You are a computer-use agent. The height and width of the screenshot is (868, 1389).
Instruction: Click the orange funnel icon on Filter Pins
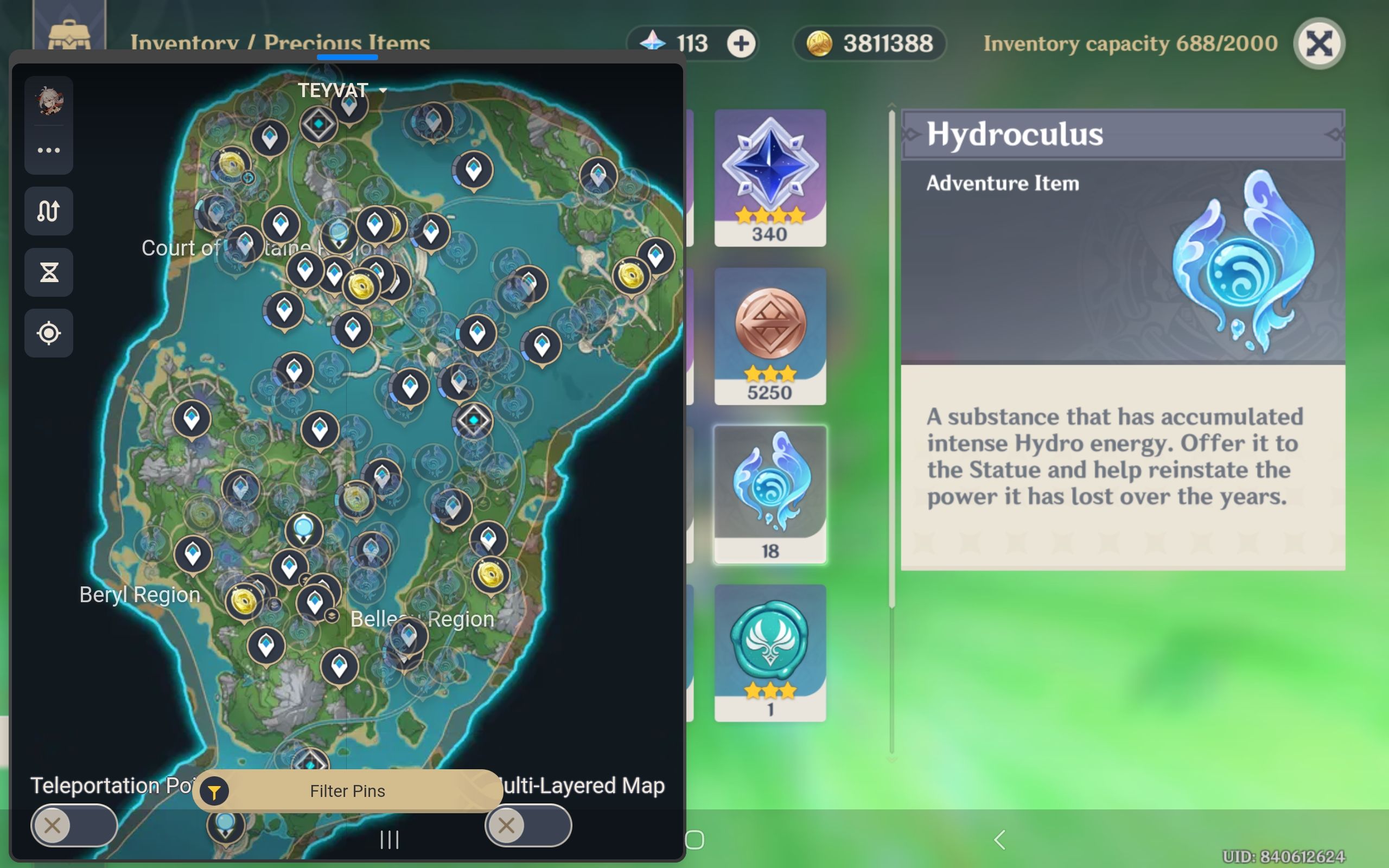coord(214,790)
